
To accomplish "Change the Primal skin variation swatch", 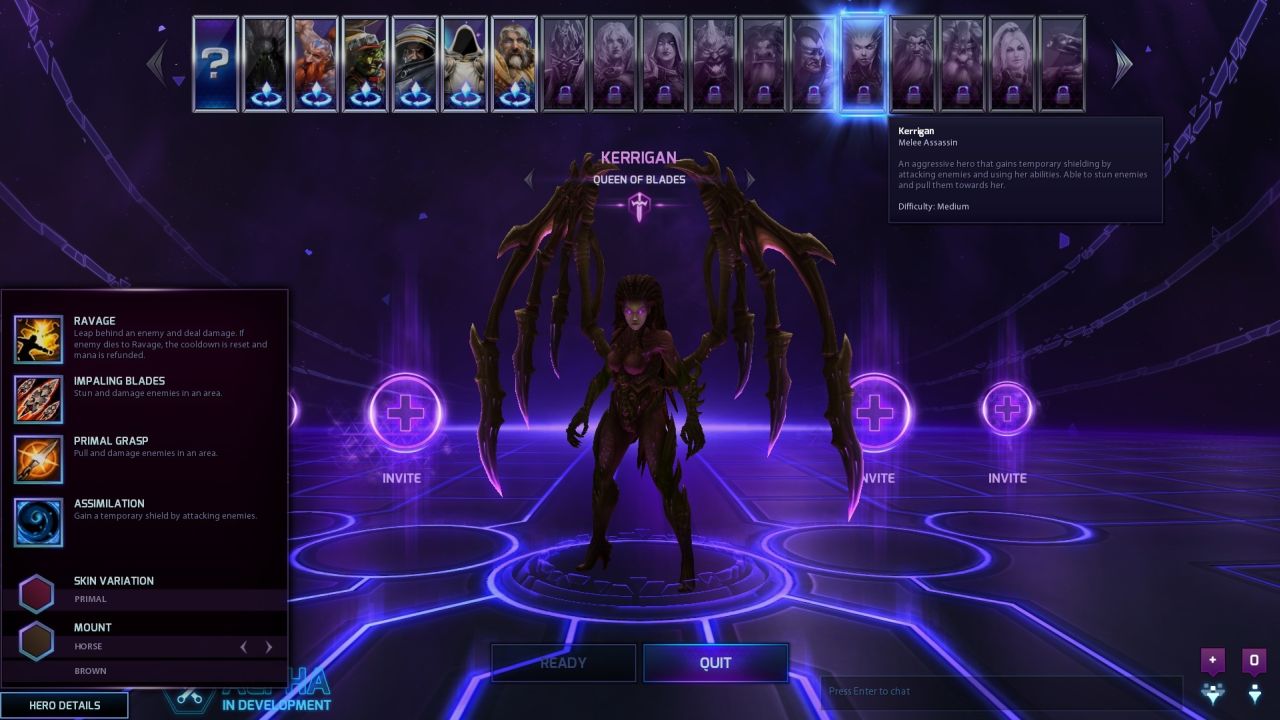I will (x=37, y=593).
